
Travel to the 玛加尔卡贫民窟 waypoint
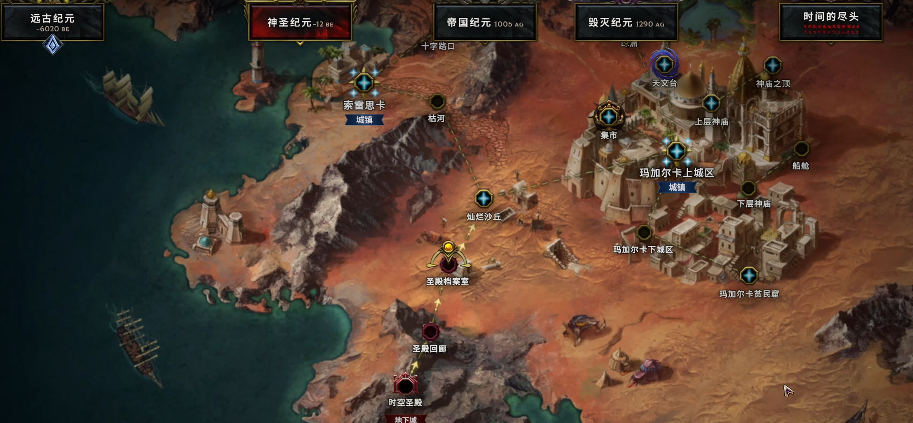(748, 275)
